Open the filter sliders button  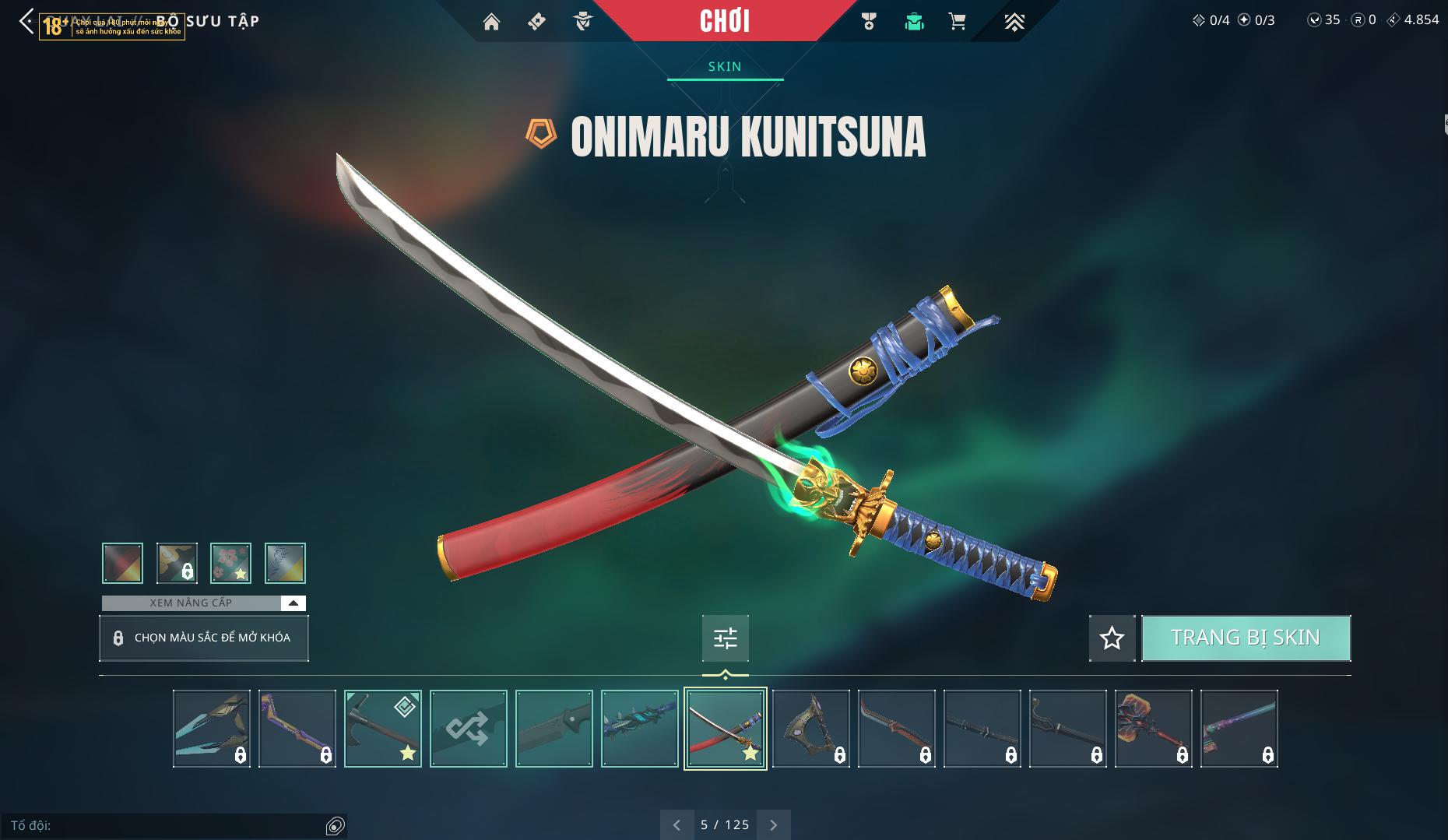725,638
